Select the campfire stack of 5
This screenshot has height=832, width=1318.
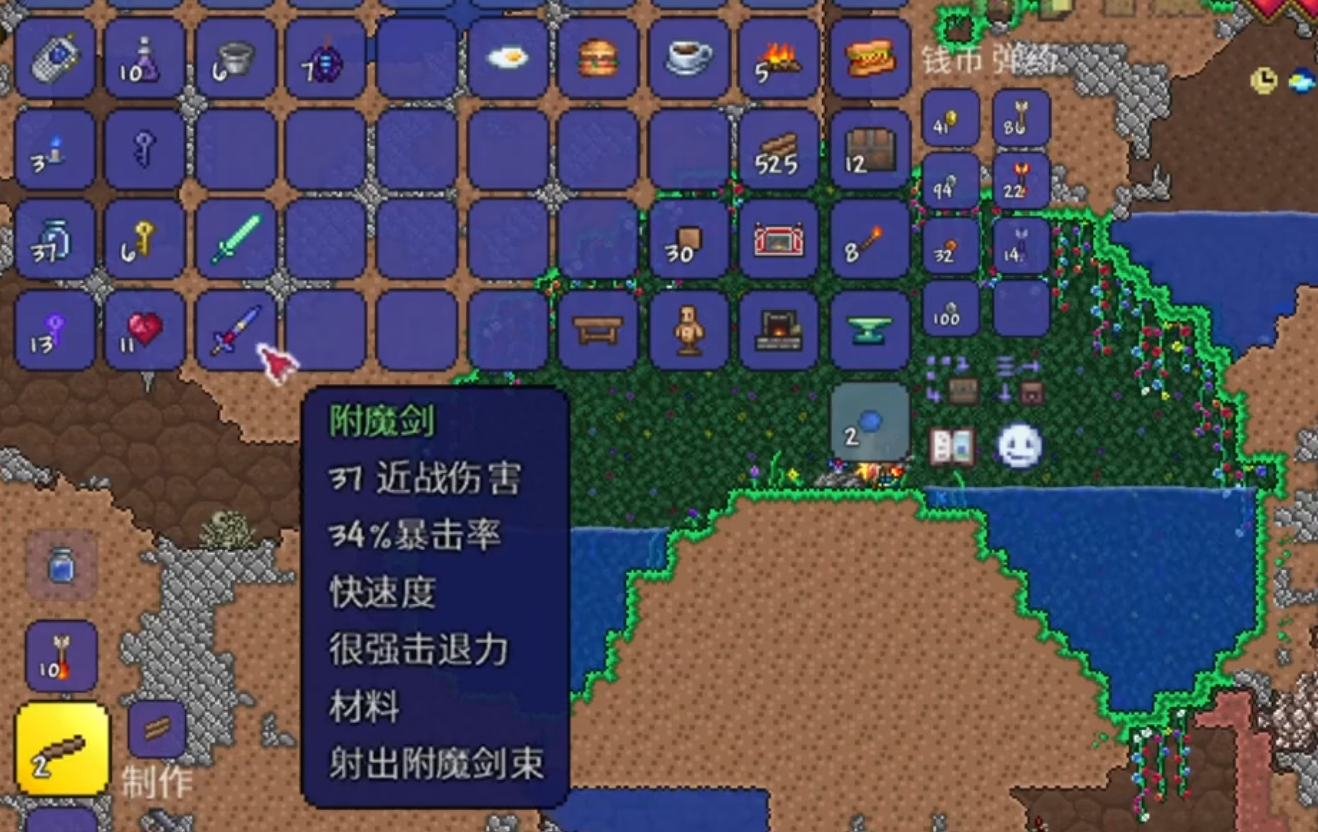pos(780,60)
